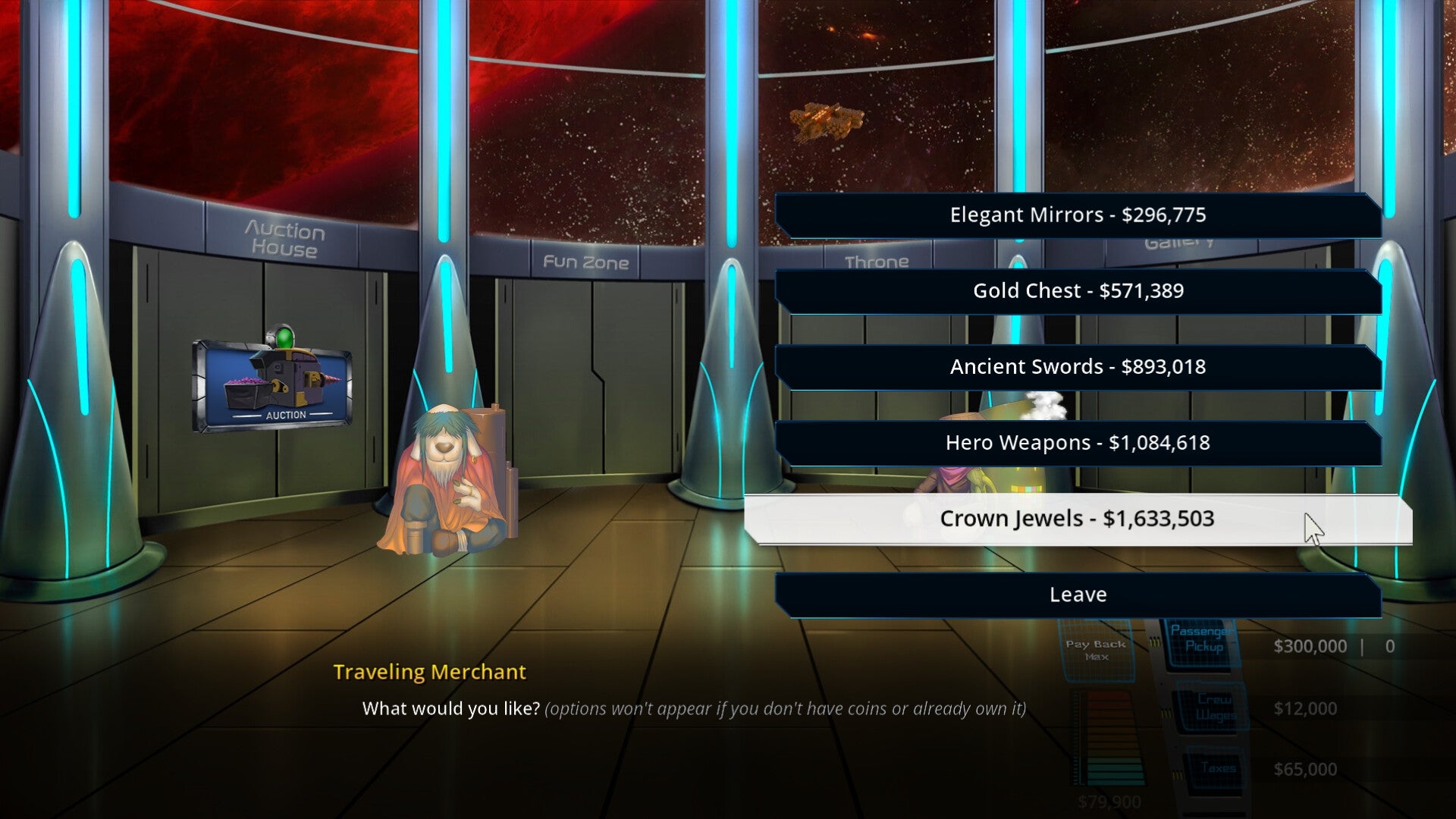Click the Crew Wages terminal icon
This screenshot has height=819, width=1456.
tap(1205, 707)
